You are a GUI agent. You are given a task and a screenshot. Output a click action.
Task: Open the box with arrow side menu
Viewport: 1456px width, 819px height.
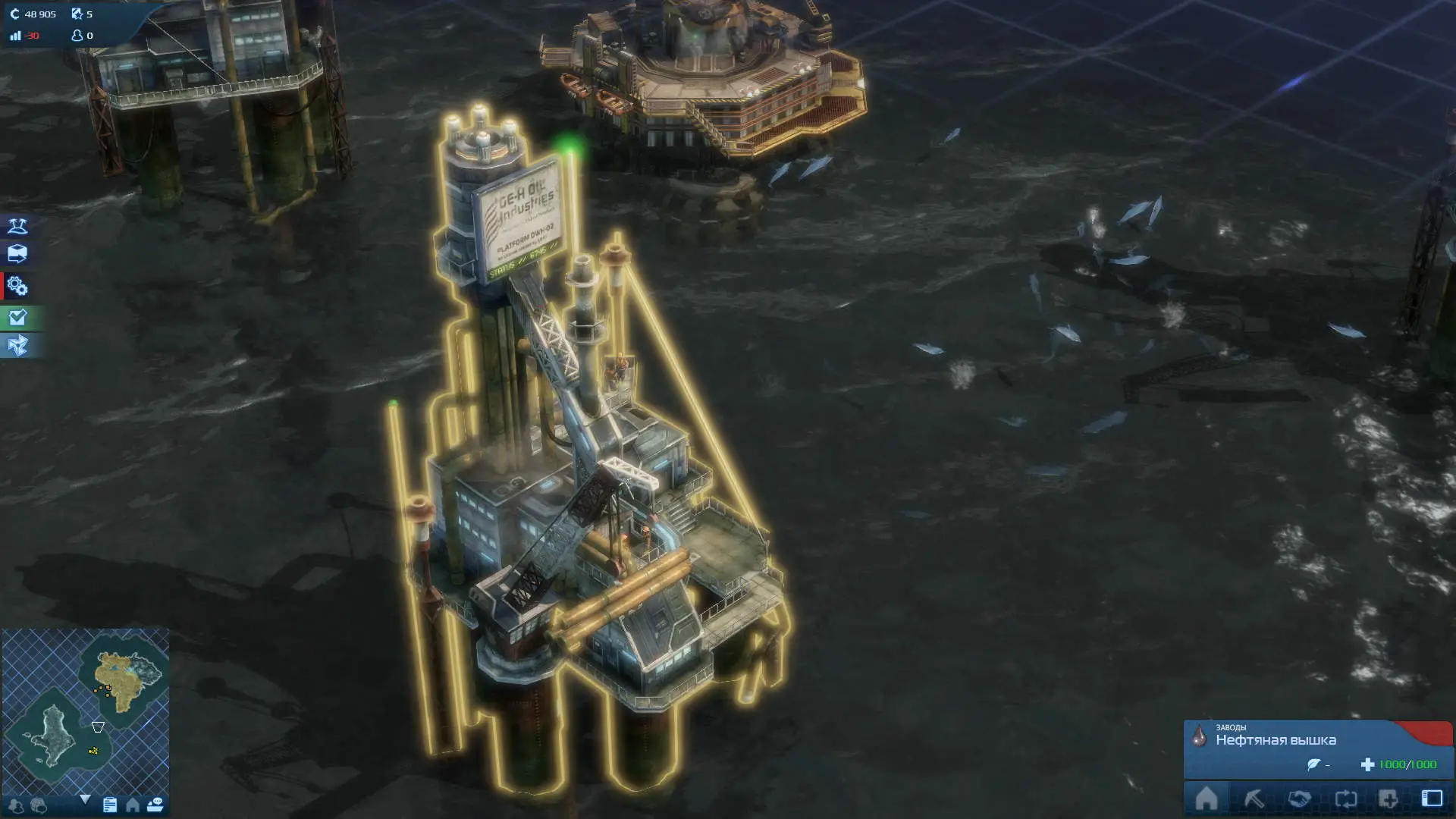[x=17, y=254]
